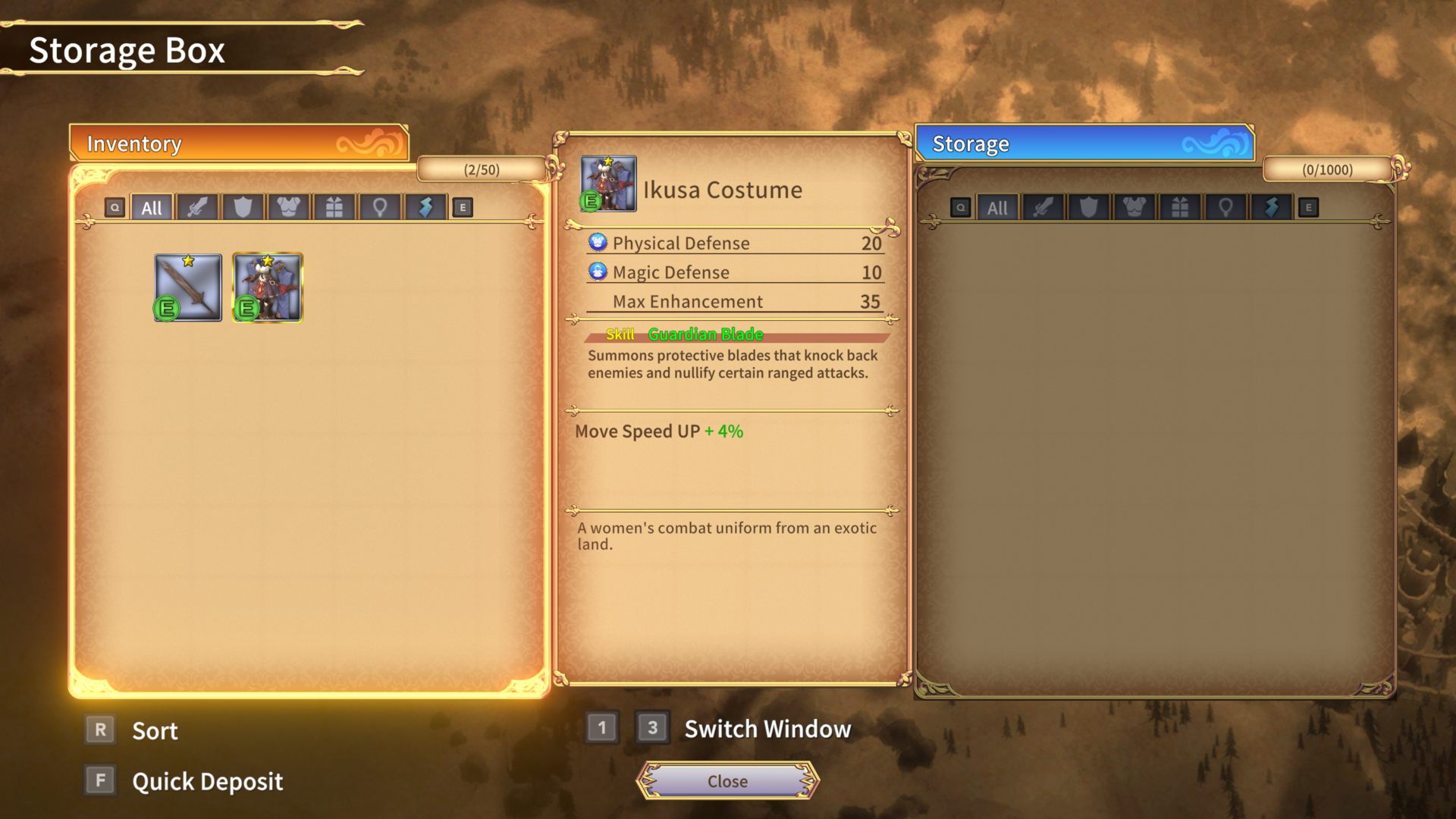Viewport: 1456px width, 819px height.
Task: Filter Storage by sword weapons tab
Action: [1043, 208]
